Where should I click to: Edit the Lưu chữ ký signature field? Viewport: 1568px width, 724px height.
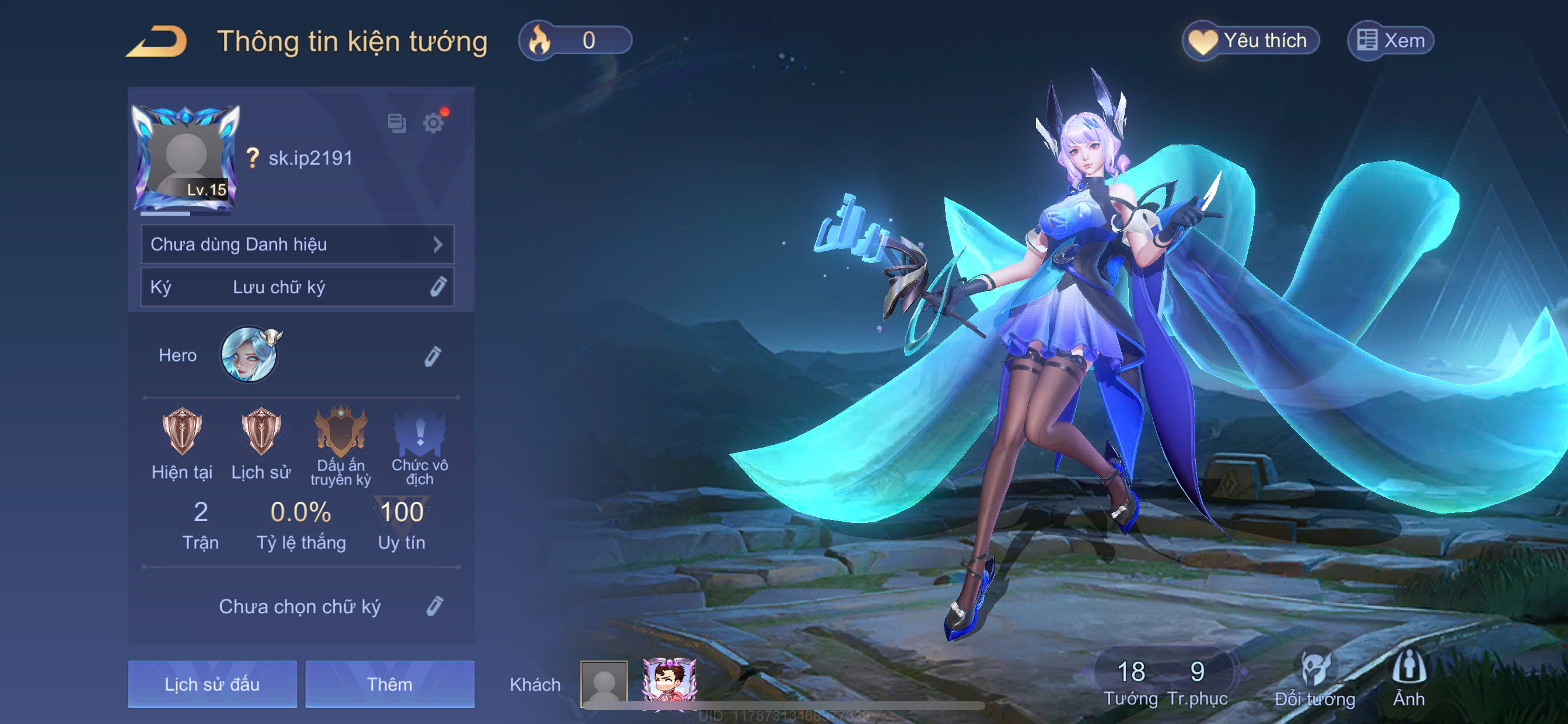coord(437,287)
